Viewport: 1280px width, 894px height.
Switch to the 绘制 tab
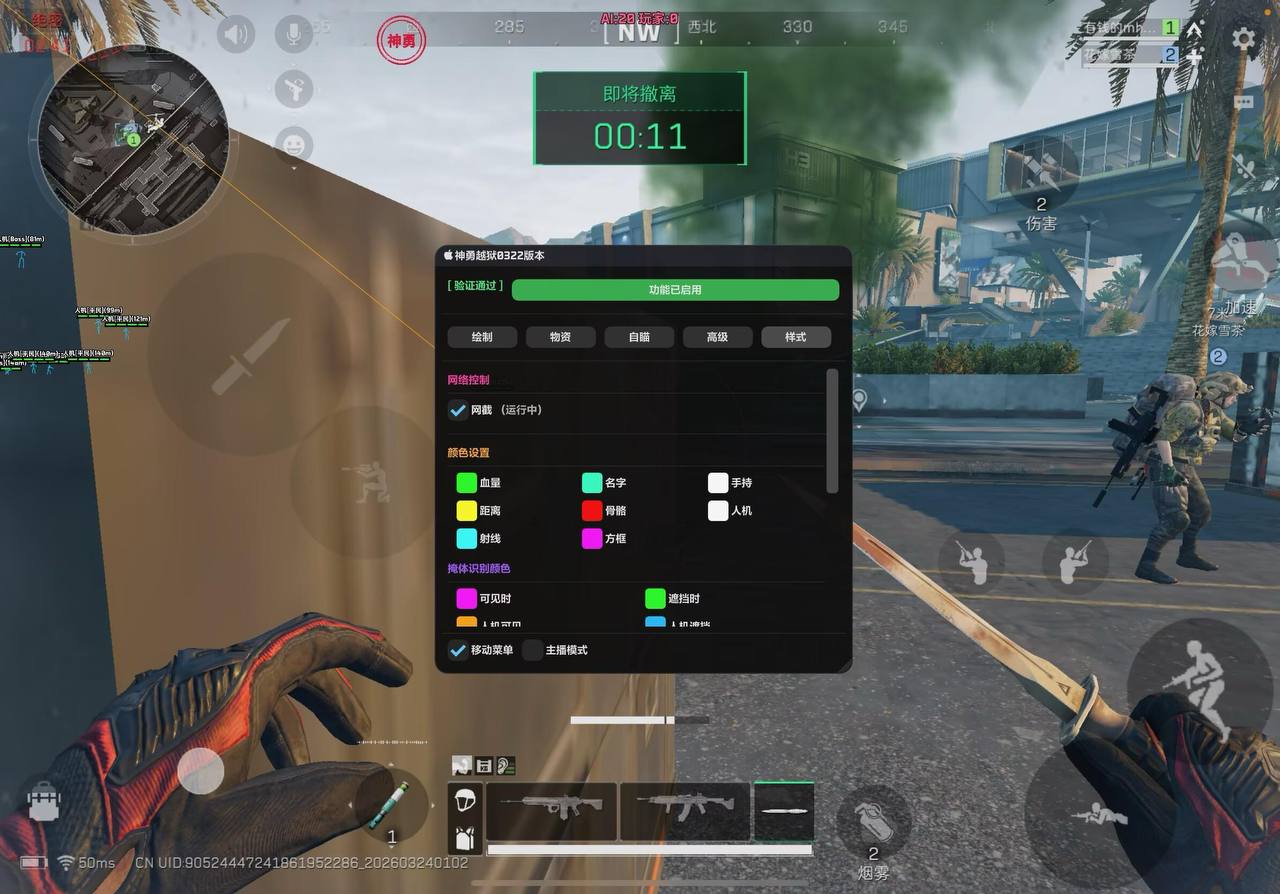(482, 337)
